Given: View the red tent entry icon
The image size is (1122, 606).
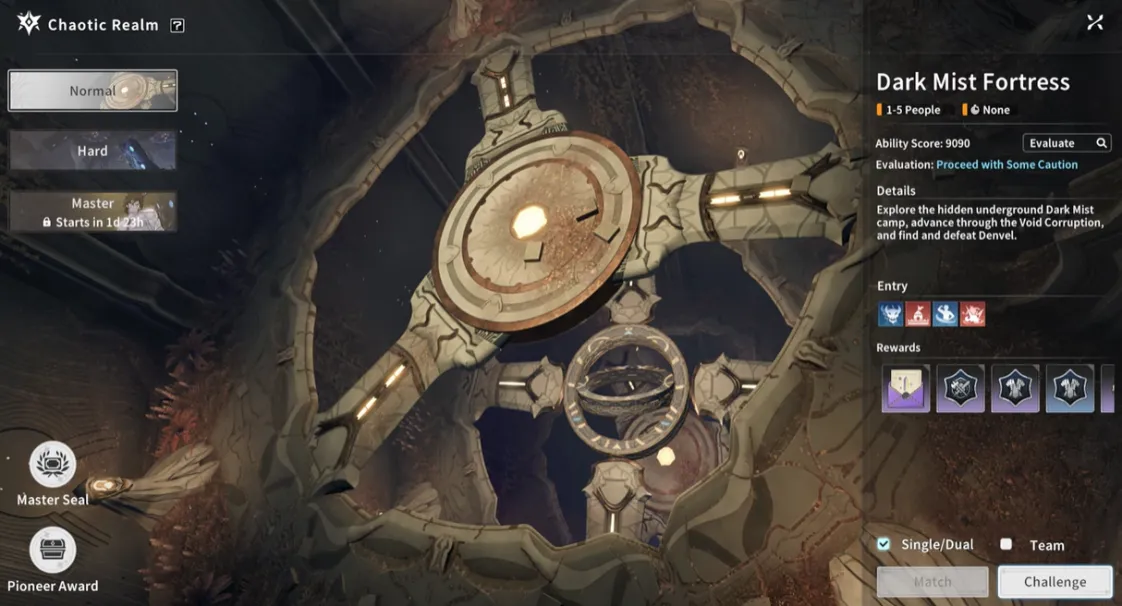Looking at the screenshot, I should 917,315.
